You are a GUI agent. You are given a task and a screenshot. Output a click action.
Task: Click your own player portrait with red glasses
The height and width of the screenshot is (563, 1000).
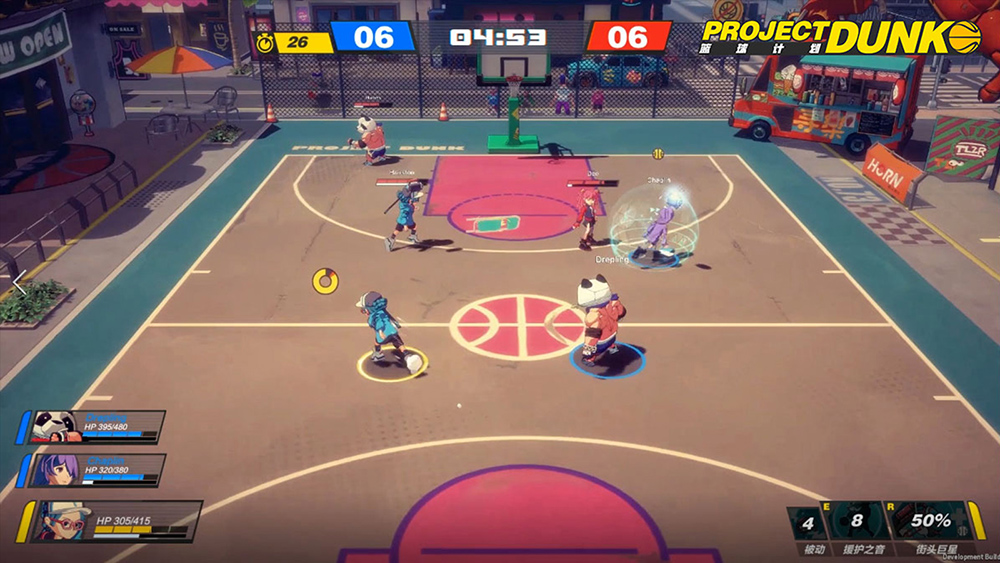[x=62, y=522]
